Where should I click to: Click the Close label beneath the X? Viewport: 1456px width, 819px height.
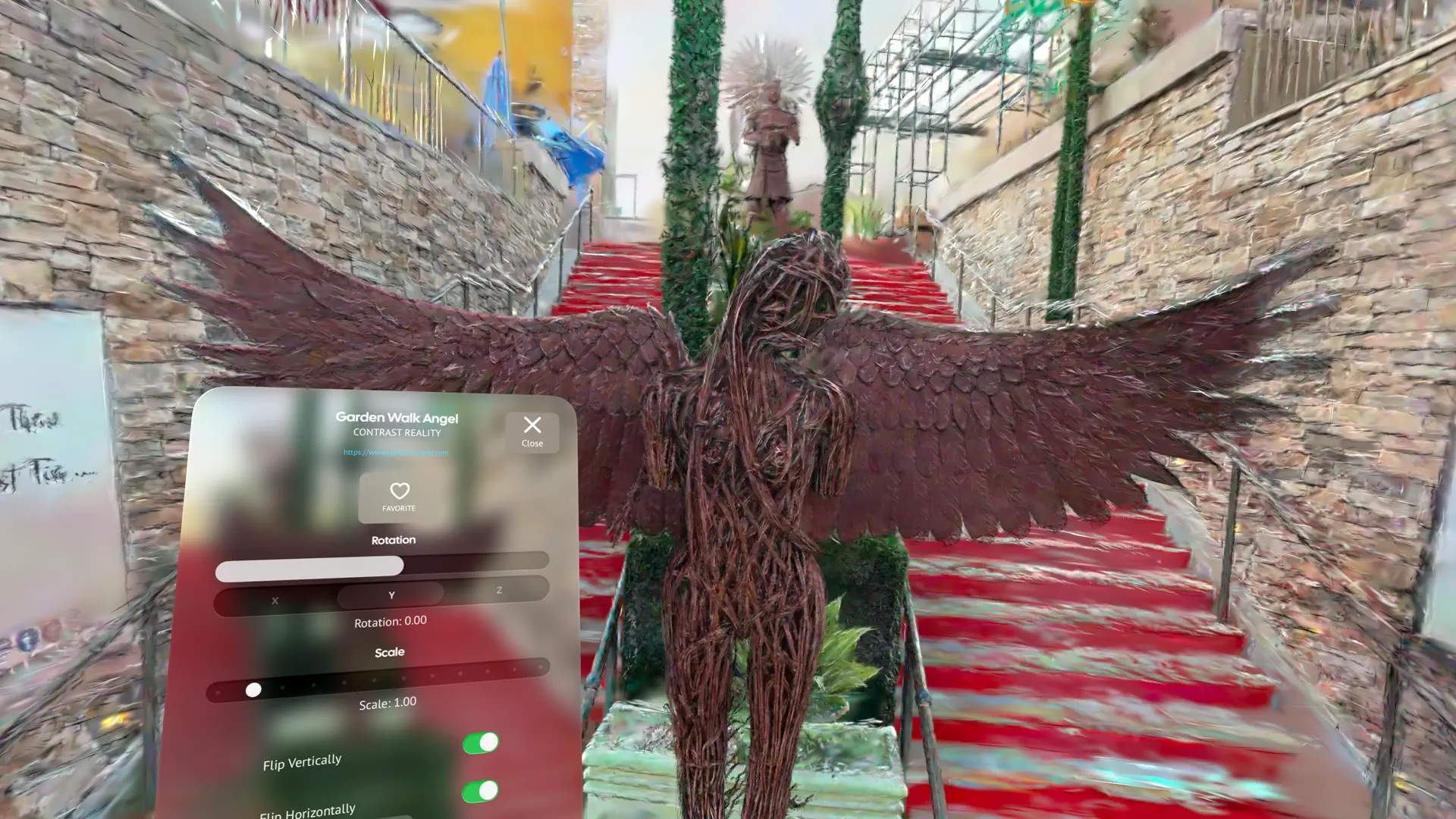(532, 445)
